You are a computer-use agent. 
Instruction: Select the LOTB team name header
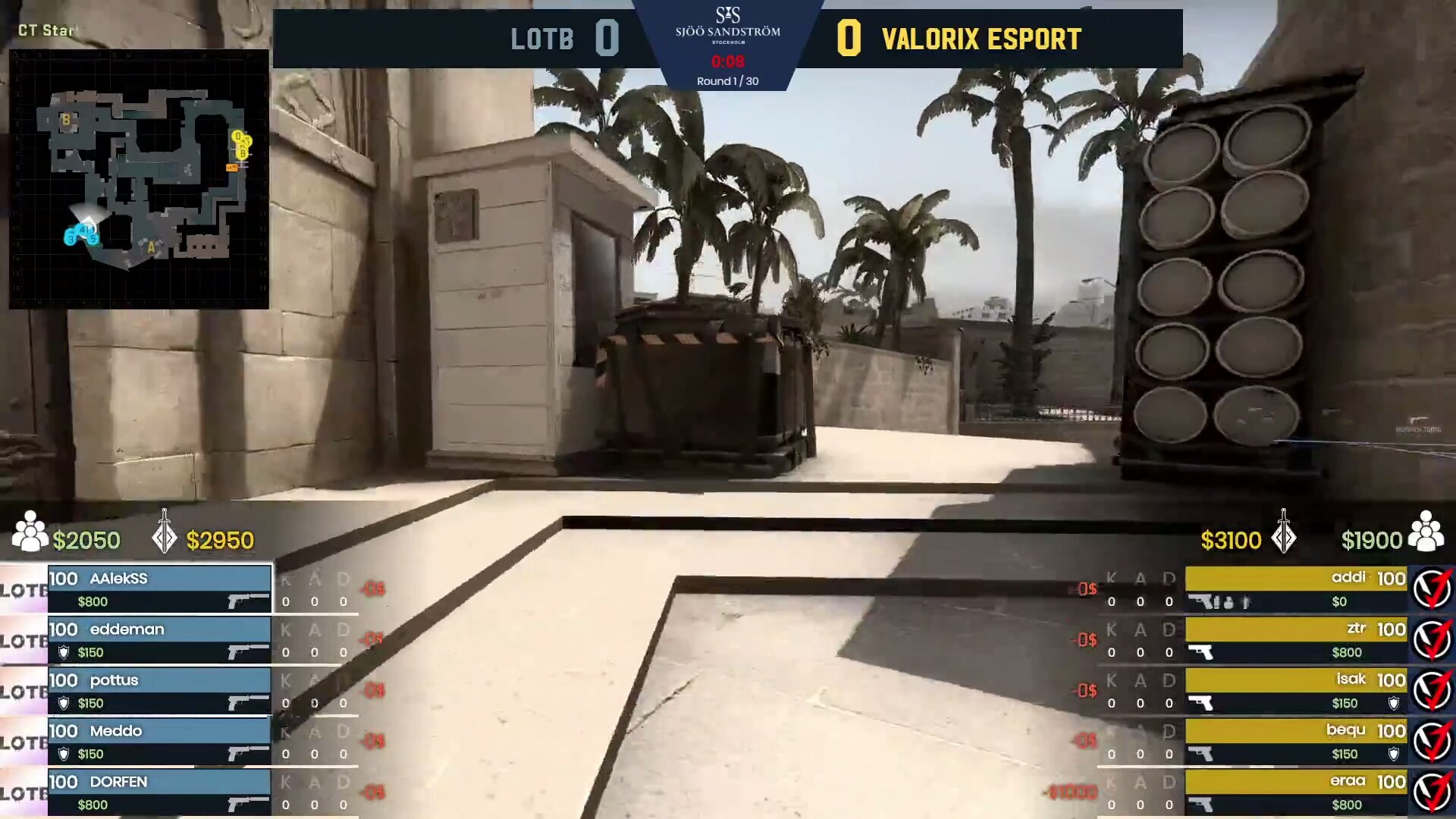[543, 38]
